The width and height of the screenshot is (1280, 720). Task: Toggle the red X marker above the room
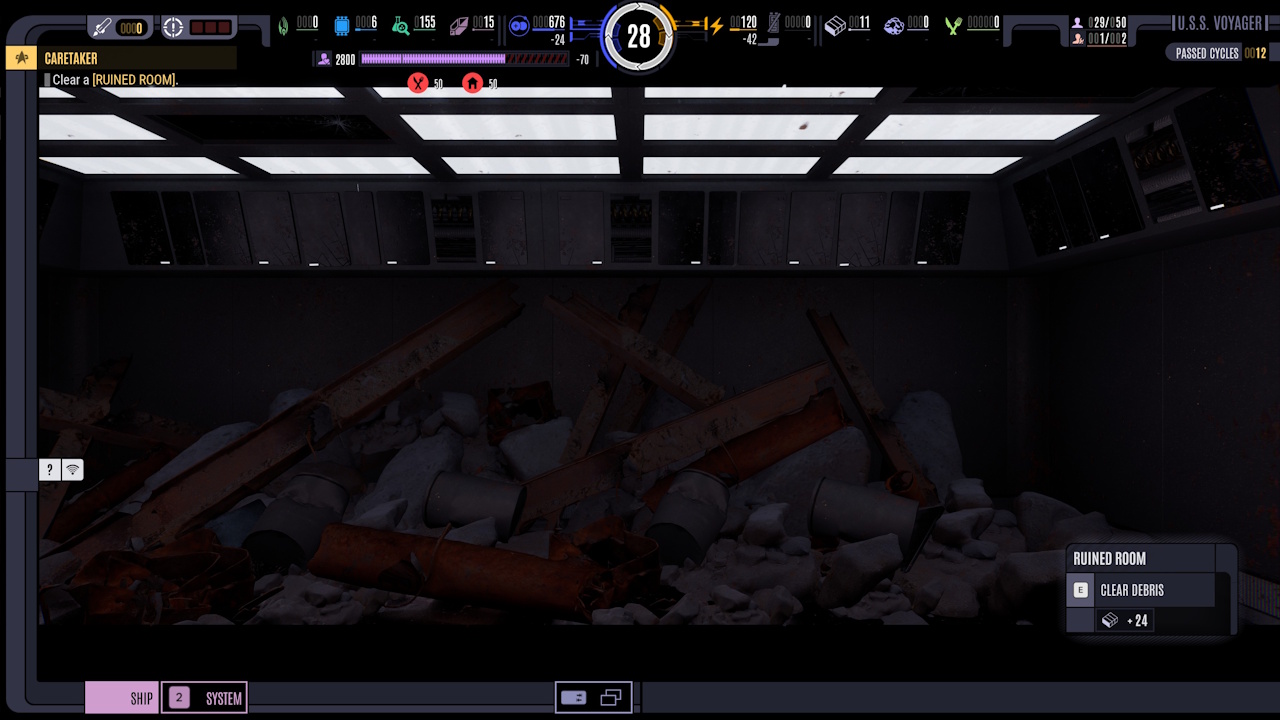[419, 83]
